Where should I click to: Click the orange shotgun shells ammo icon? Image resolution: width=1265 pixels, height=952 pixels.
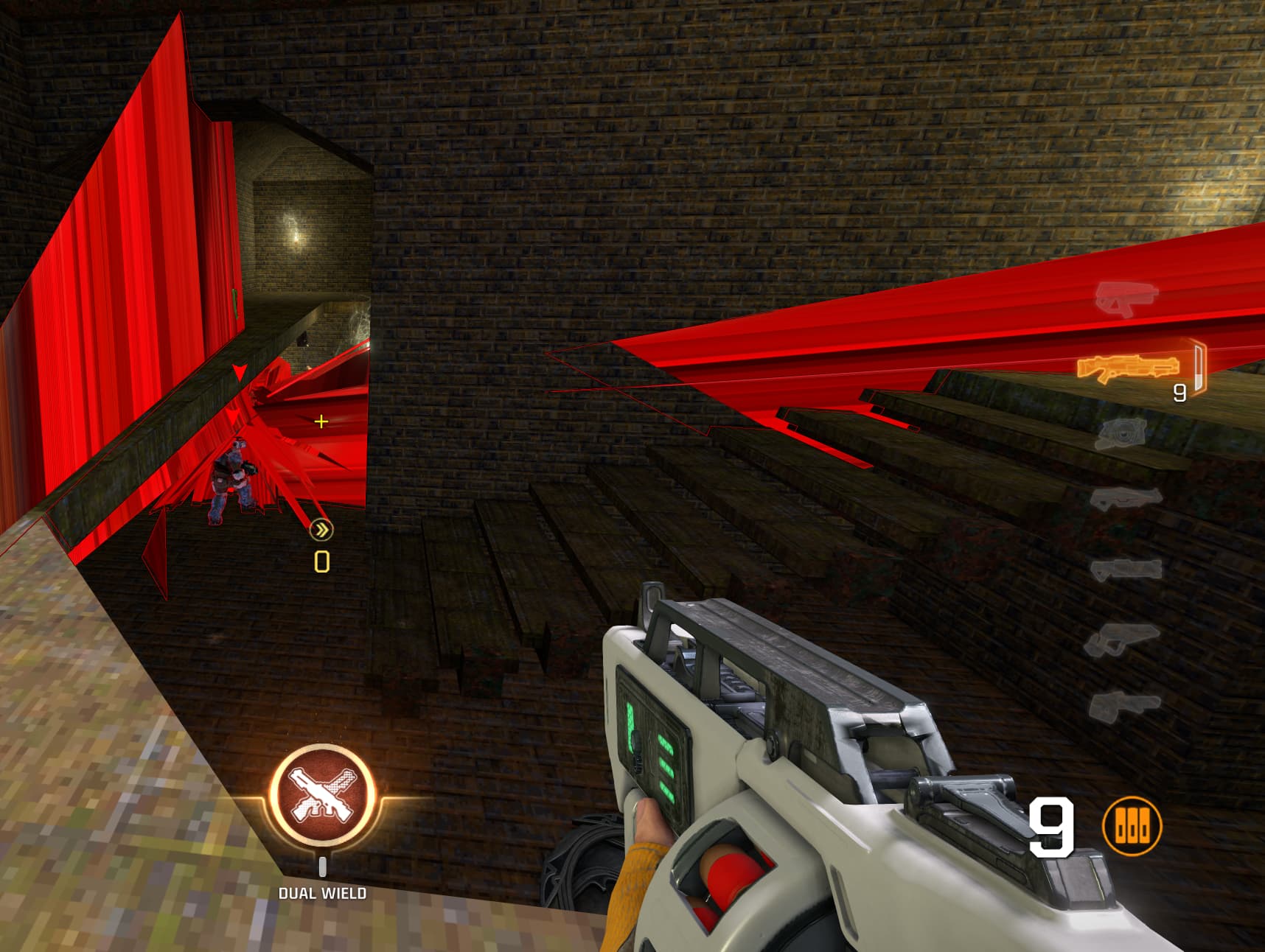tap(1132, 827)
